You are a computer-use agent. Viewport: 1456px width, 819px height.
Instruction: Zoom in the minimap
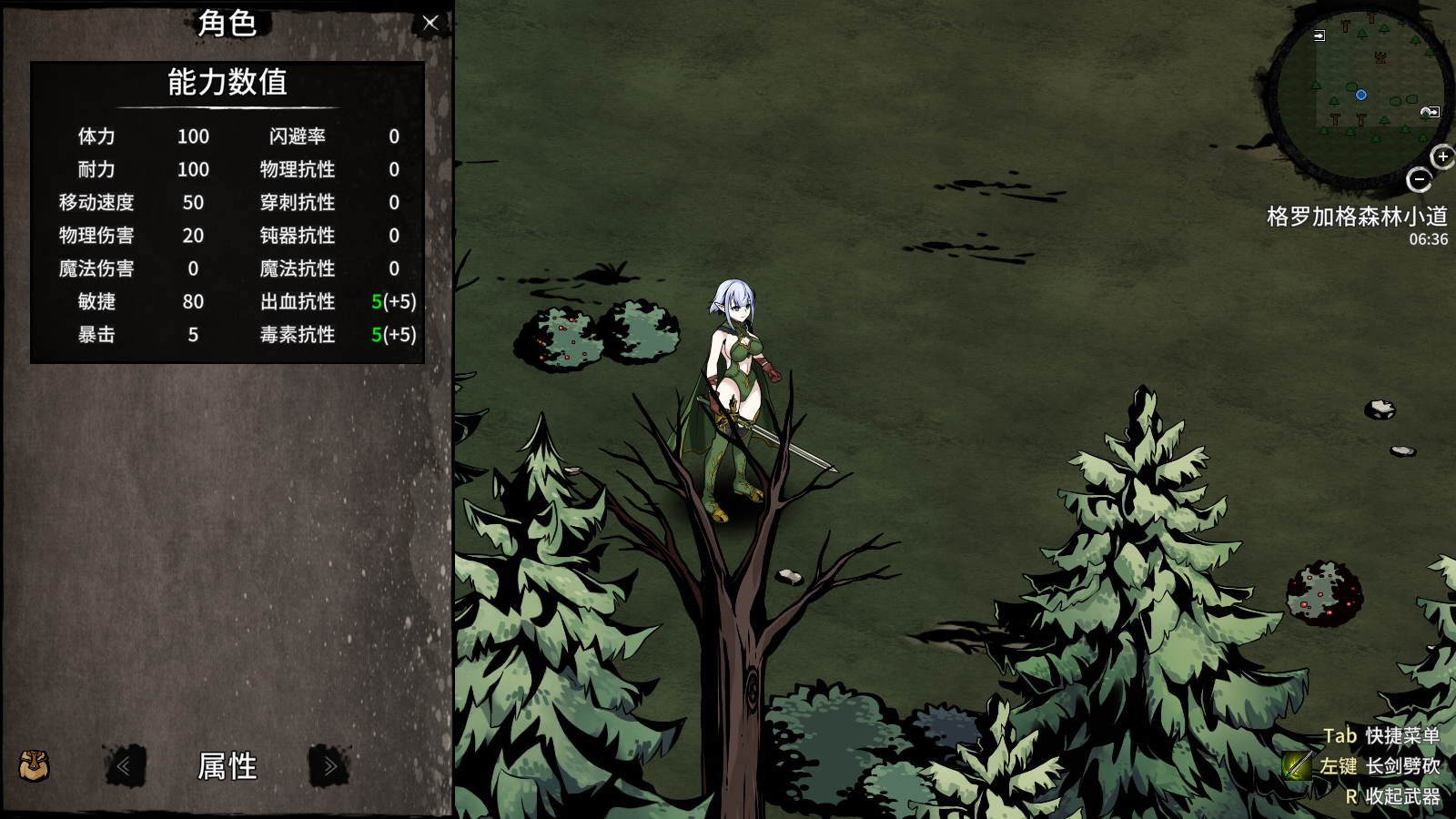(1442, 157)
